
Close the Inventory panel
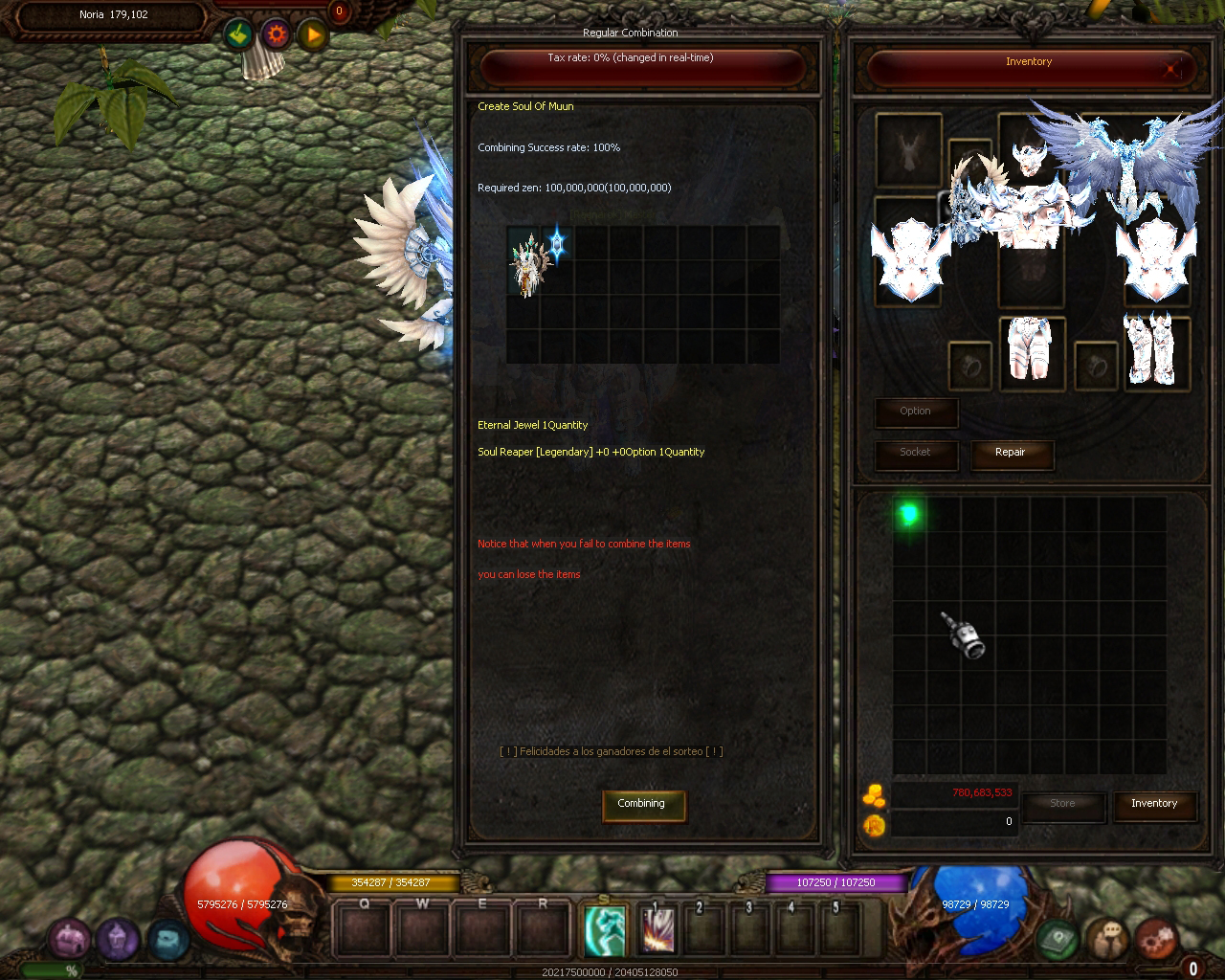1172,68
